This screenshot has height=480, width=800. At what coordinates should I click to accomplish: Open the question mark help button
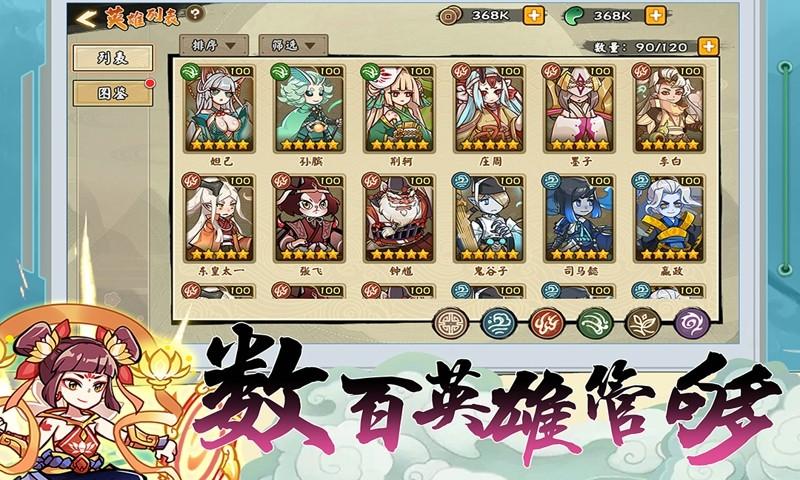[x=195, y=14]
